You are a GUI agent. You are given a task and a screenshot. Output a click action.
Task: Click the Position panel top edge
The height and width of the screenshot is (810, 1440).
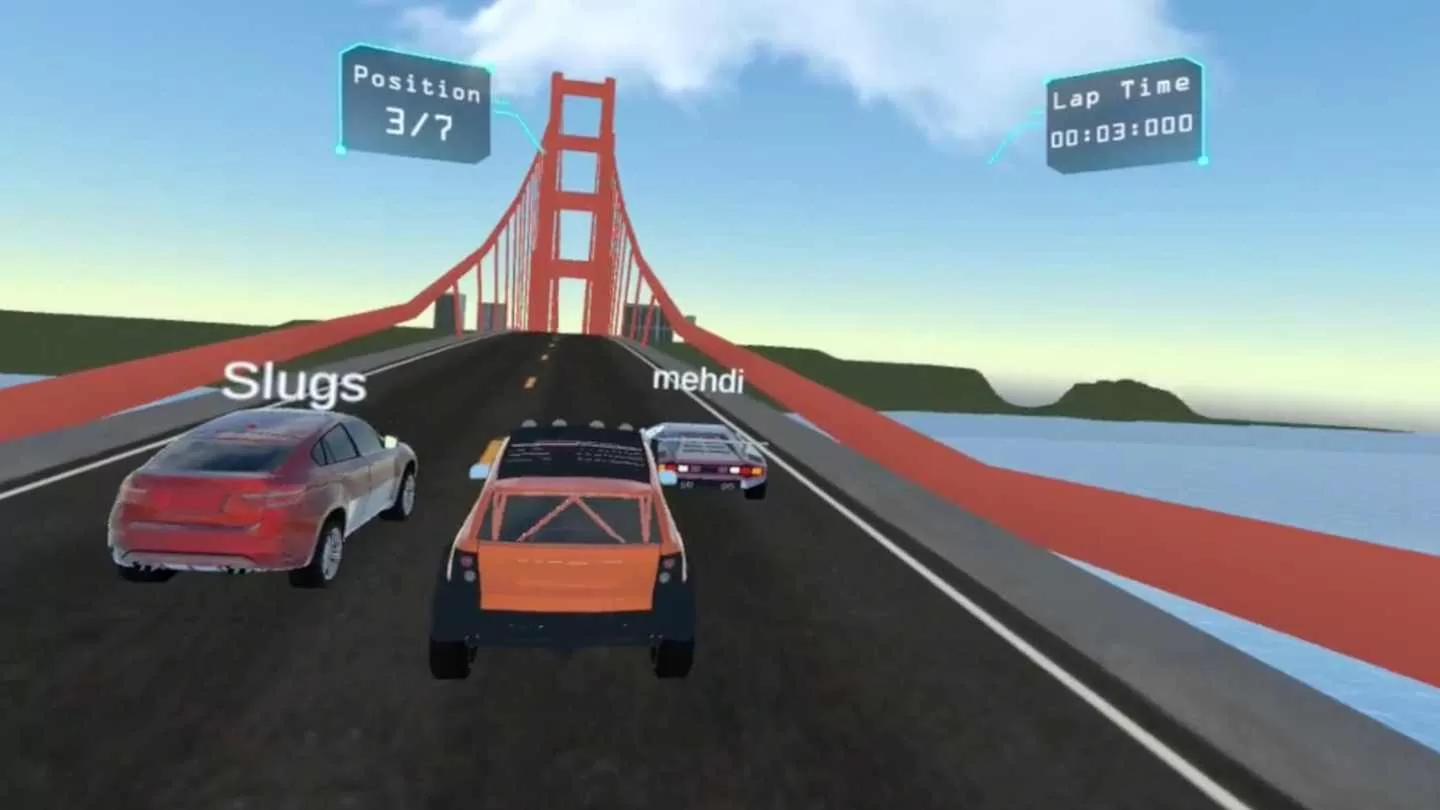(416, 56)
